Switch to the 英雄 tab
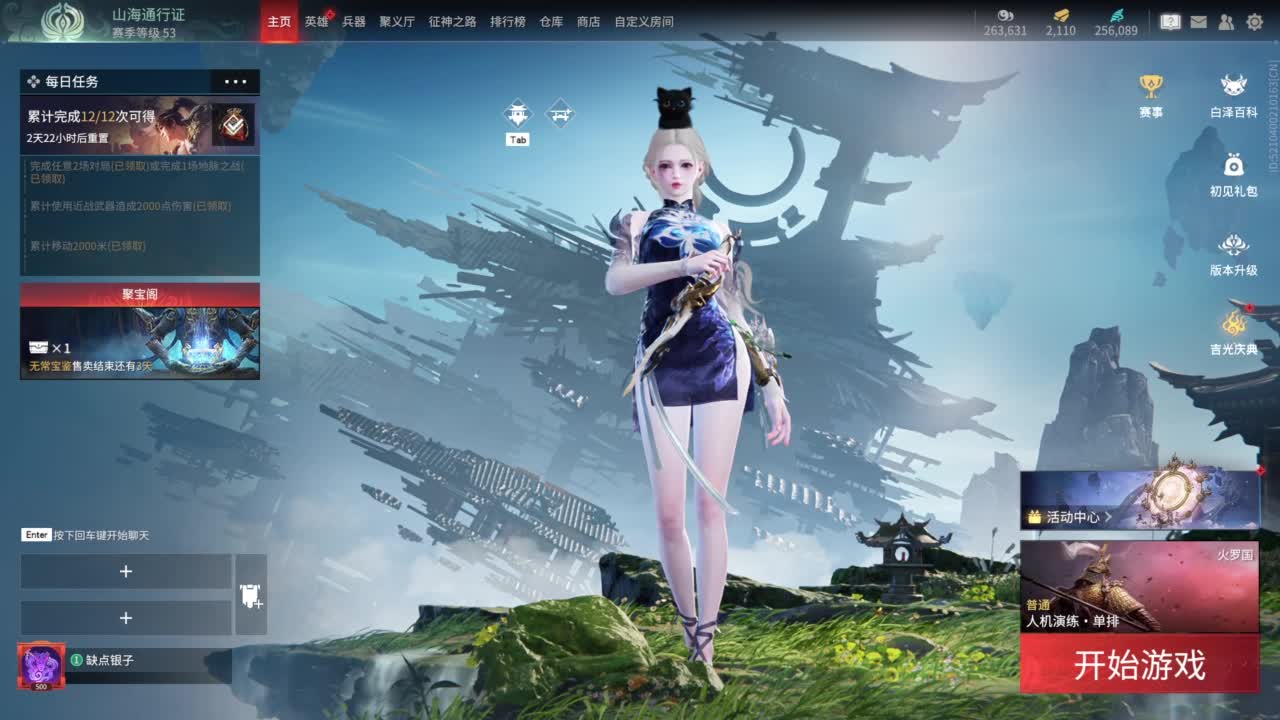This screenshot has width=1280, height=720. tap(316, 21)
